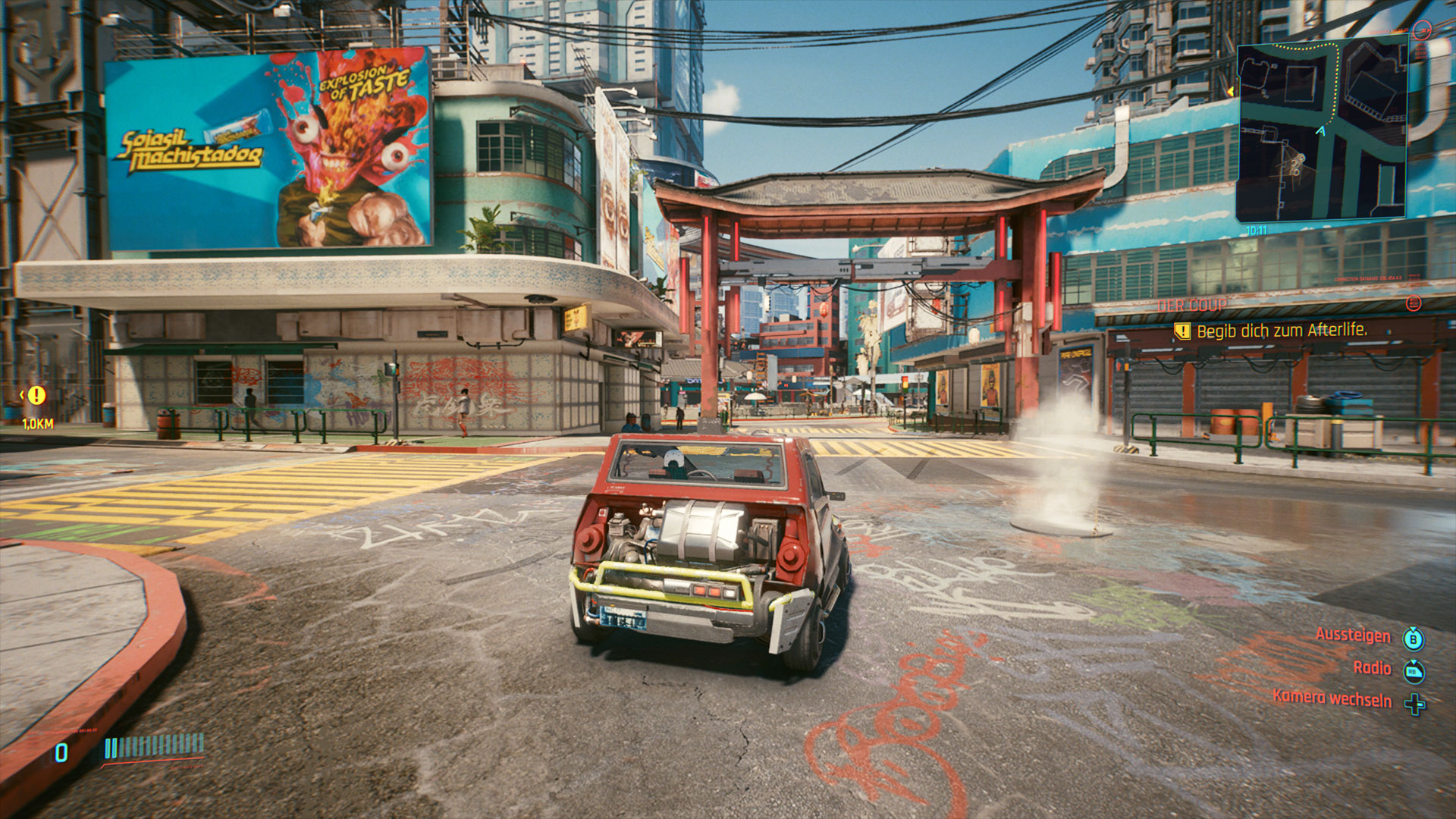Select the Radio option

(x=1372, y=668)
